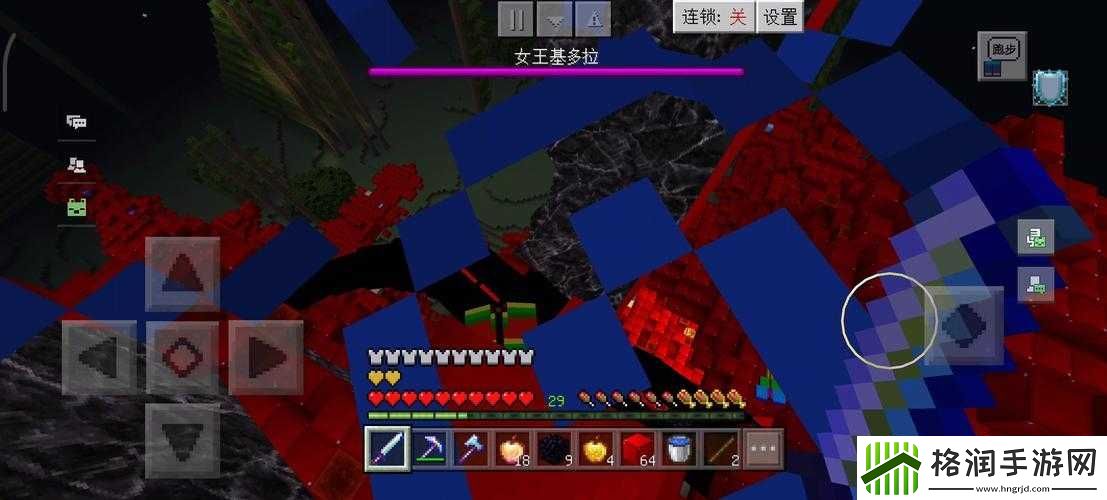1107x500 pixels.
Task: Pause the game with the pause button
Action: [516, 17]
